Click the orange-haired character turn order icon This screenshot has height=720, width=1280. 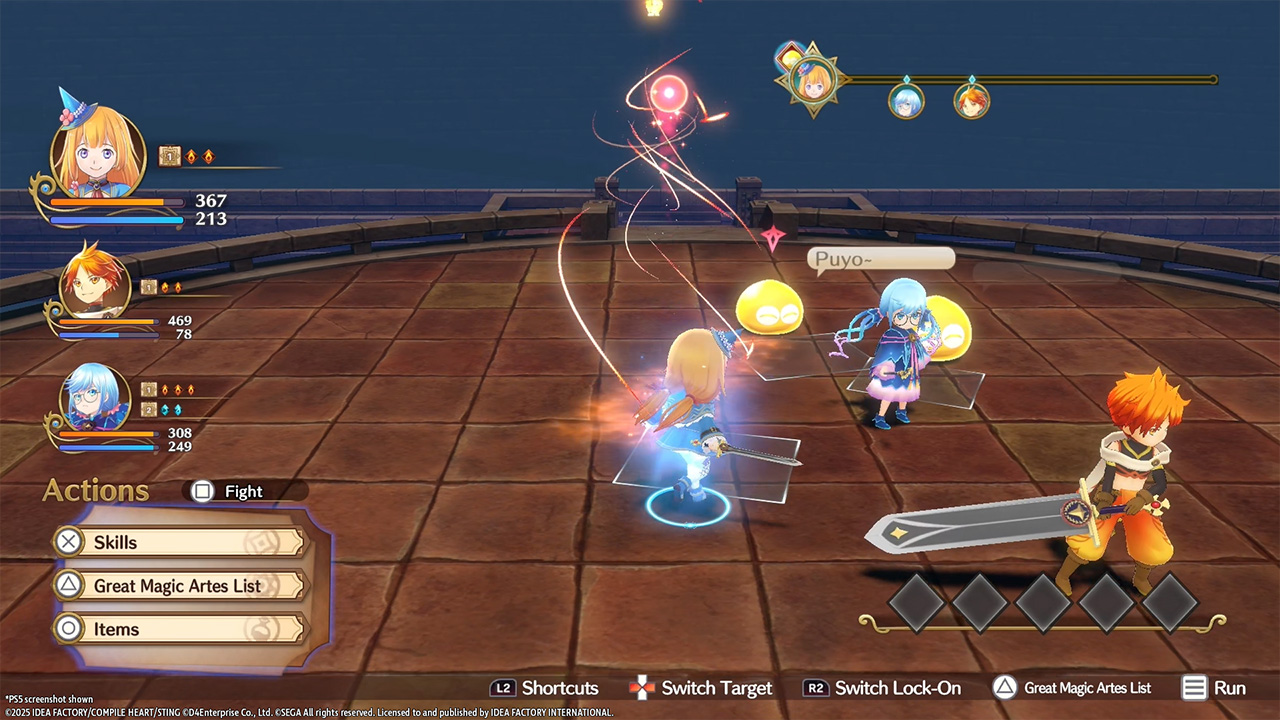(971, 100)
